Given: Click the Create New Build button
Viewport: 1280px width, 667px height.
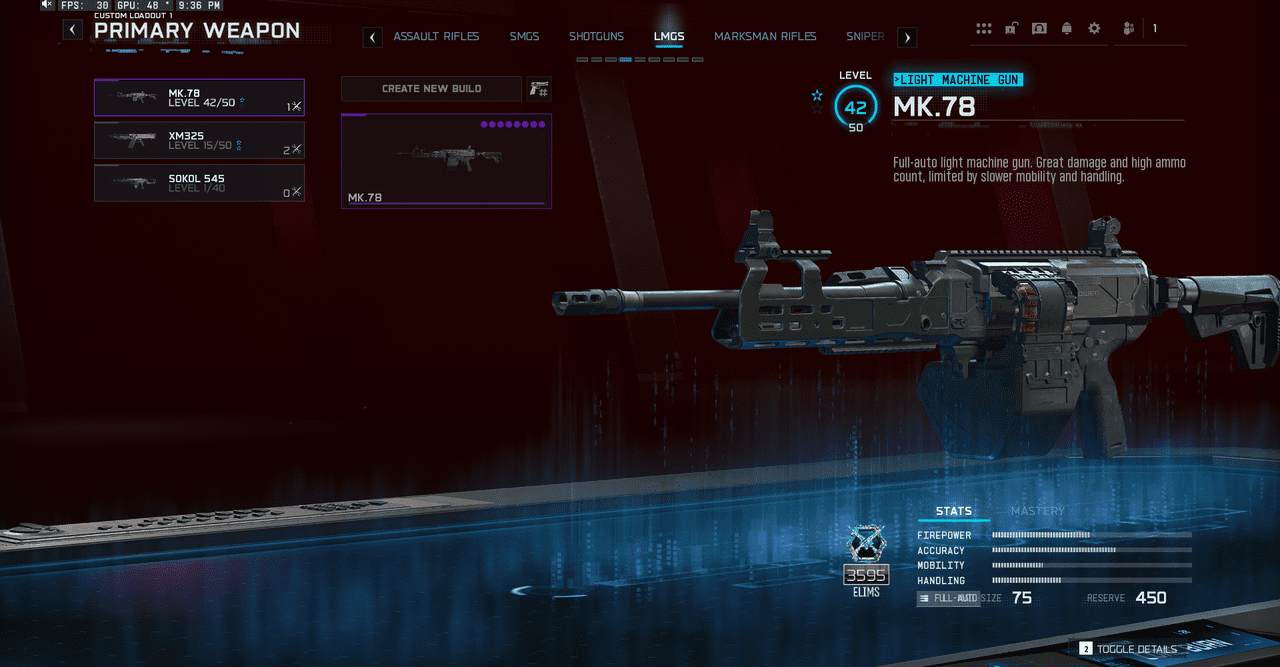Looking at the screenshot, I should pos(431,89).
